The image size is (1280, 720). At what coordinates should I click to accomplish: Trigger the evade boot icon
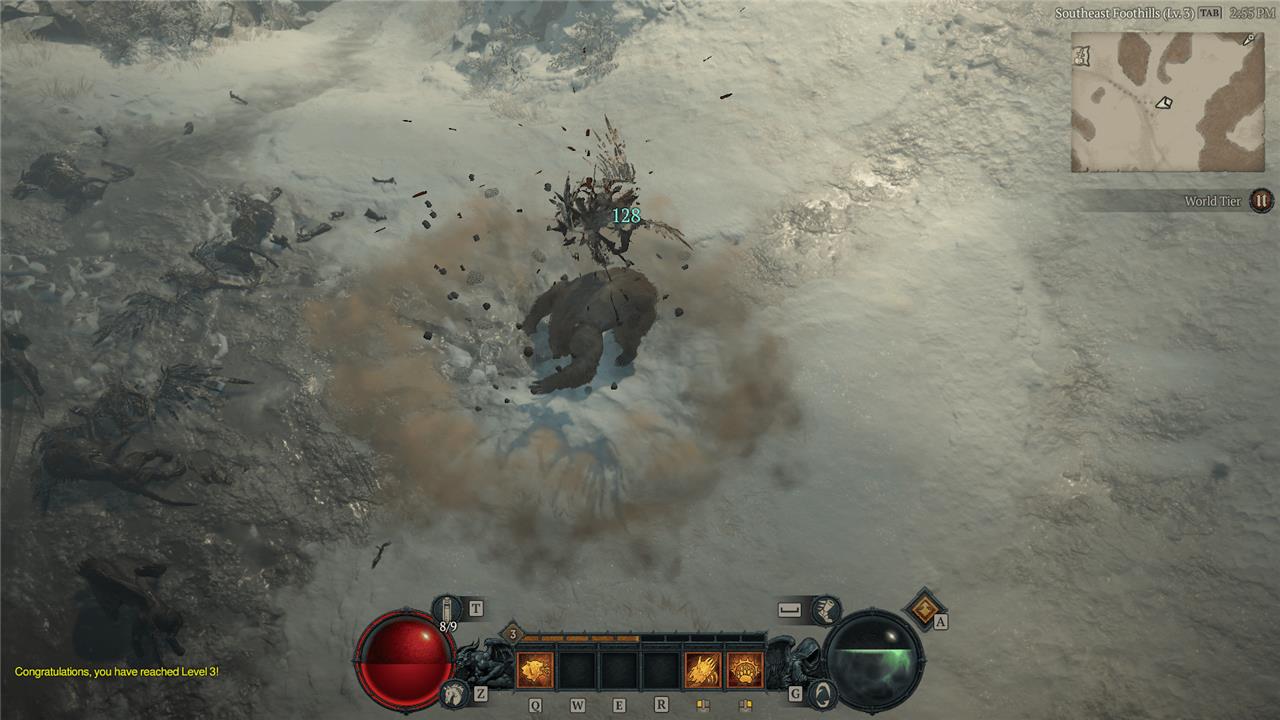click(825, 608)
